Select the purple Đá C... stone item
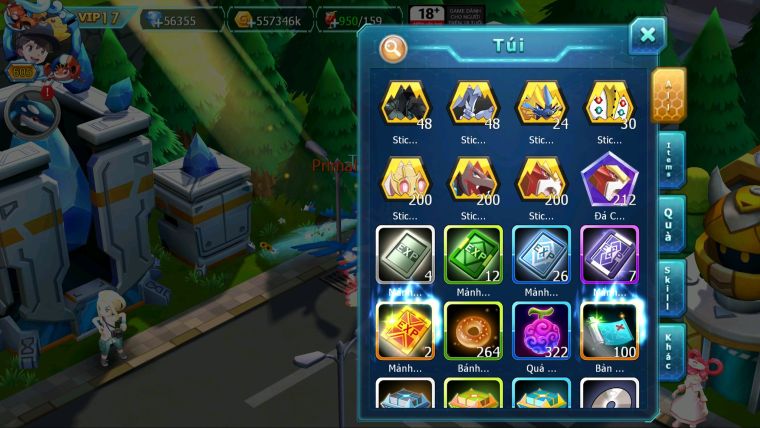 click(609, 180)
